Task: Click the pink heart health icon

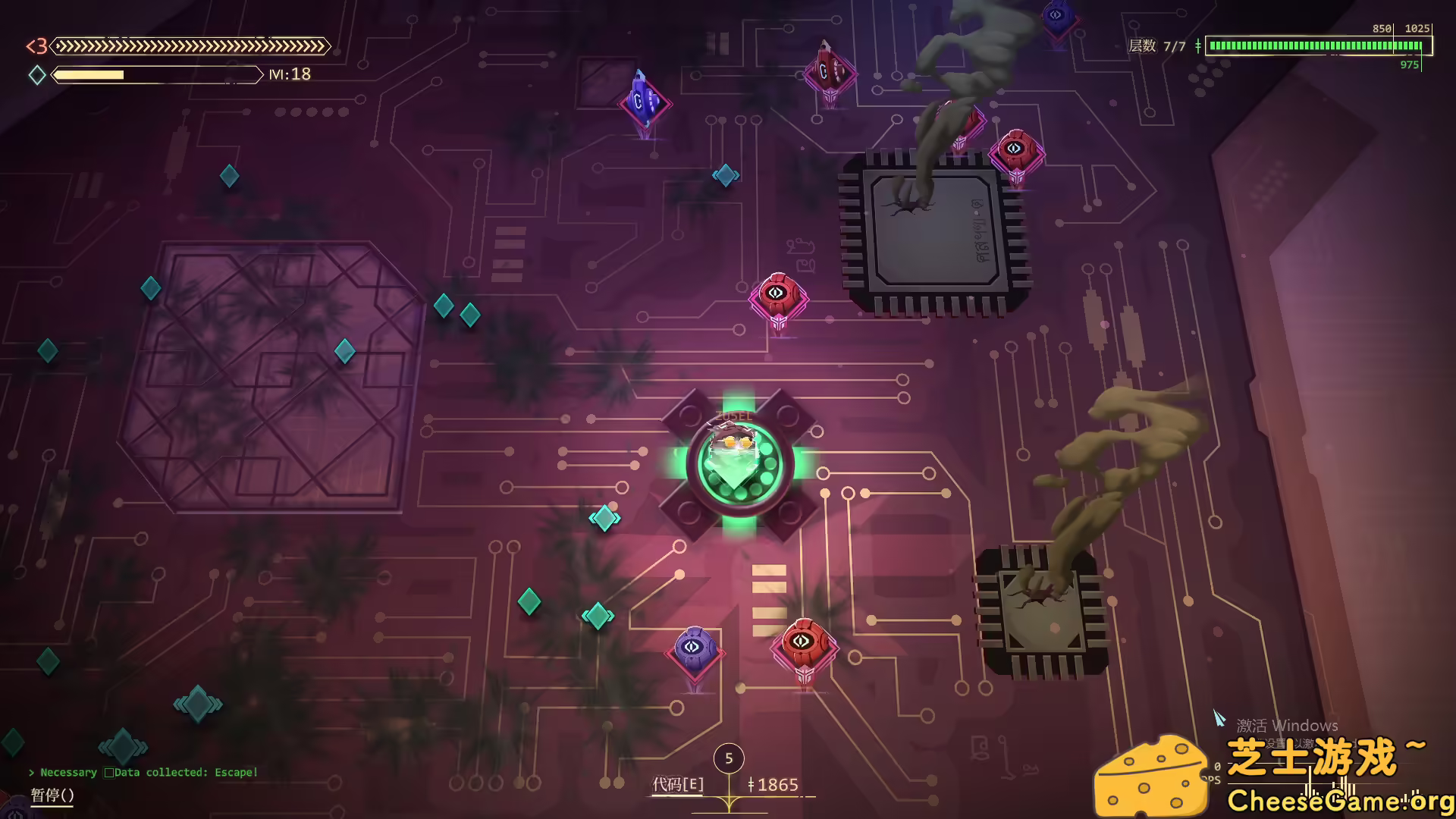Action: 36,46
